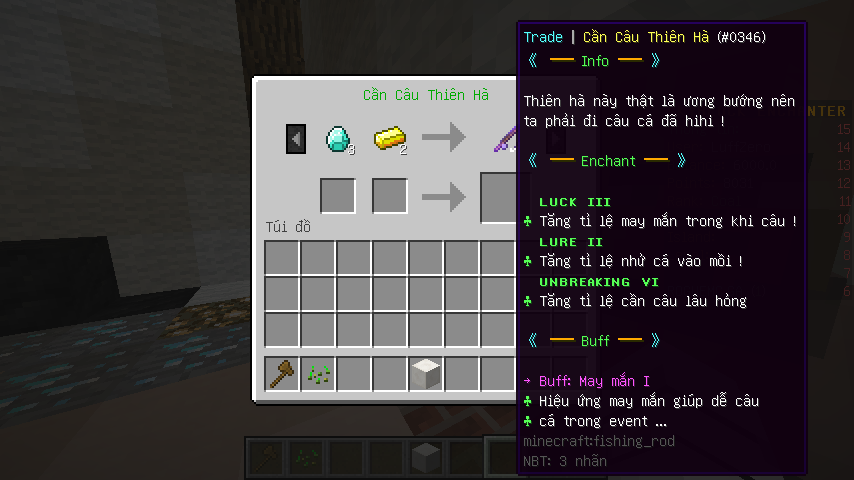
Task: Click the enchanted fishing rod trade result
Action: pos(503,138)
